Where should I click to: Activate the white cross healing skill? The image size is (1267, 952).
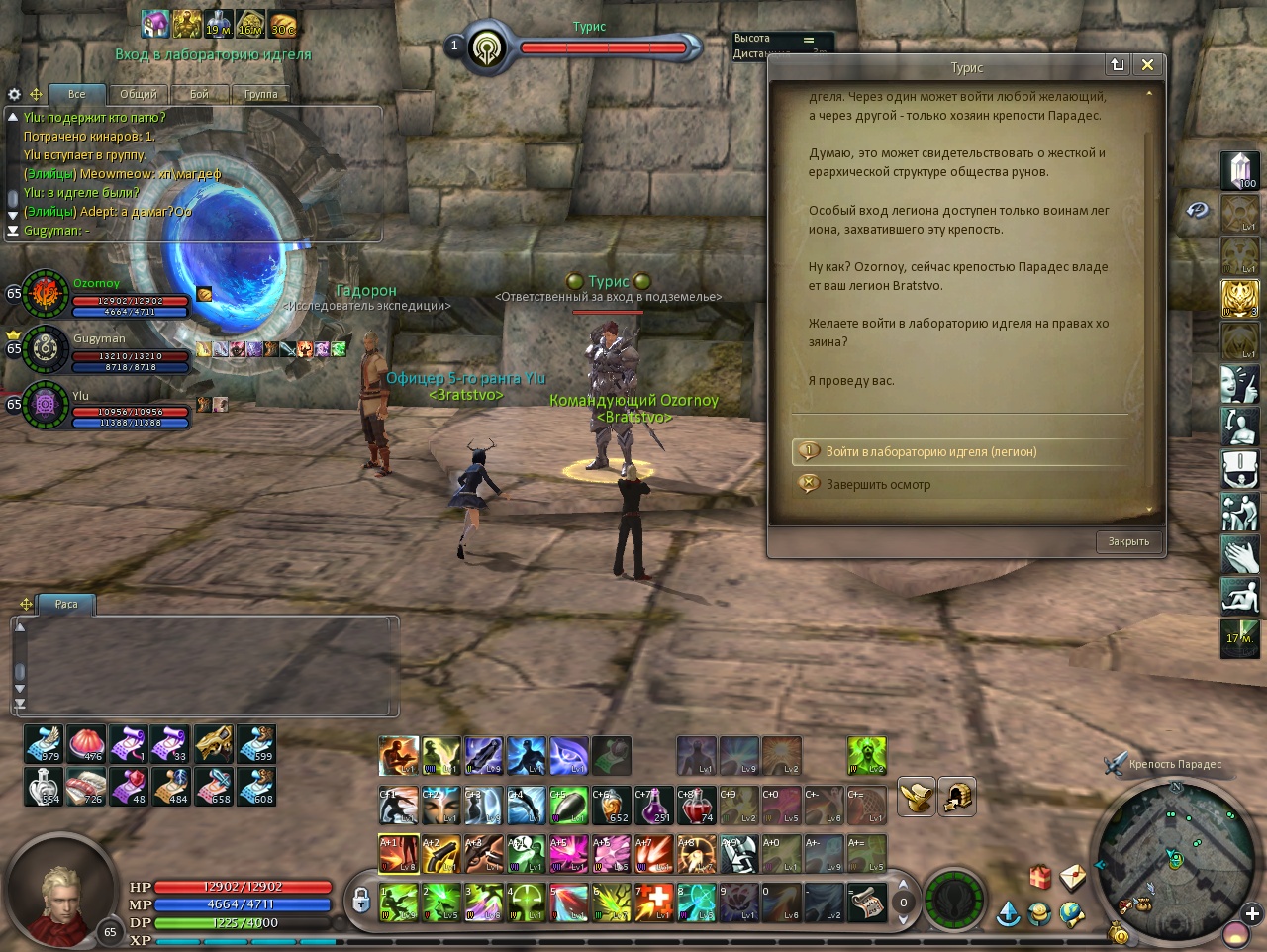pos(653,903)
